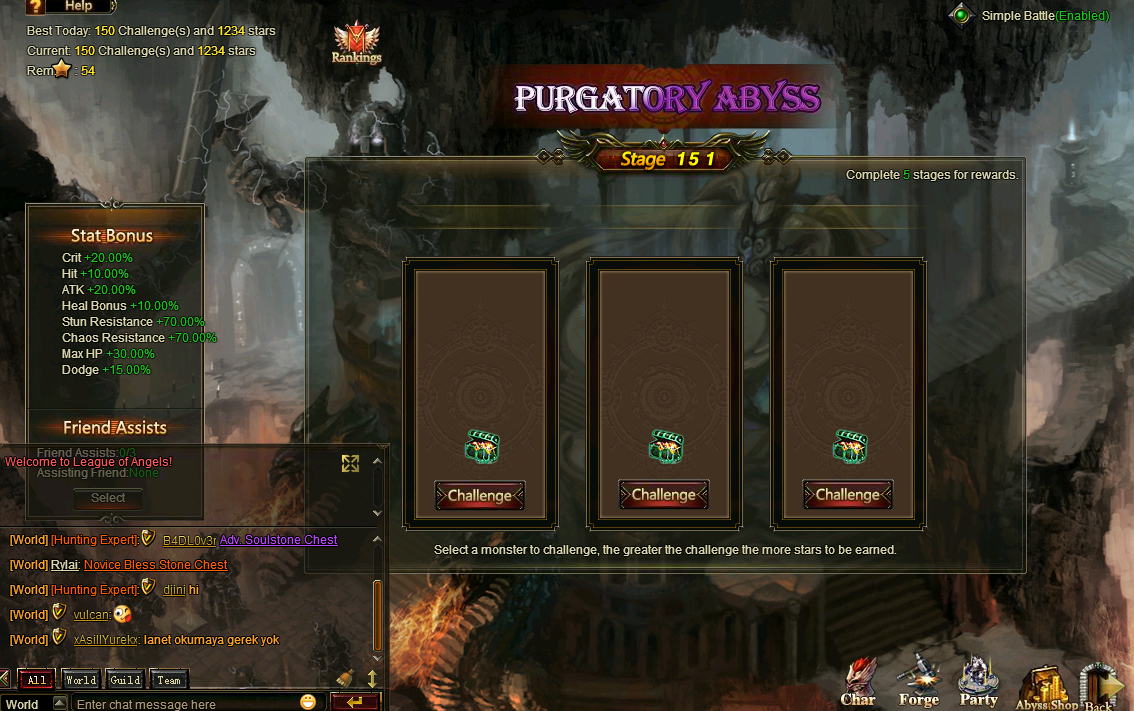Open the Party menu
The image size is (1134, 711).
pos(978,683)
